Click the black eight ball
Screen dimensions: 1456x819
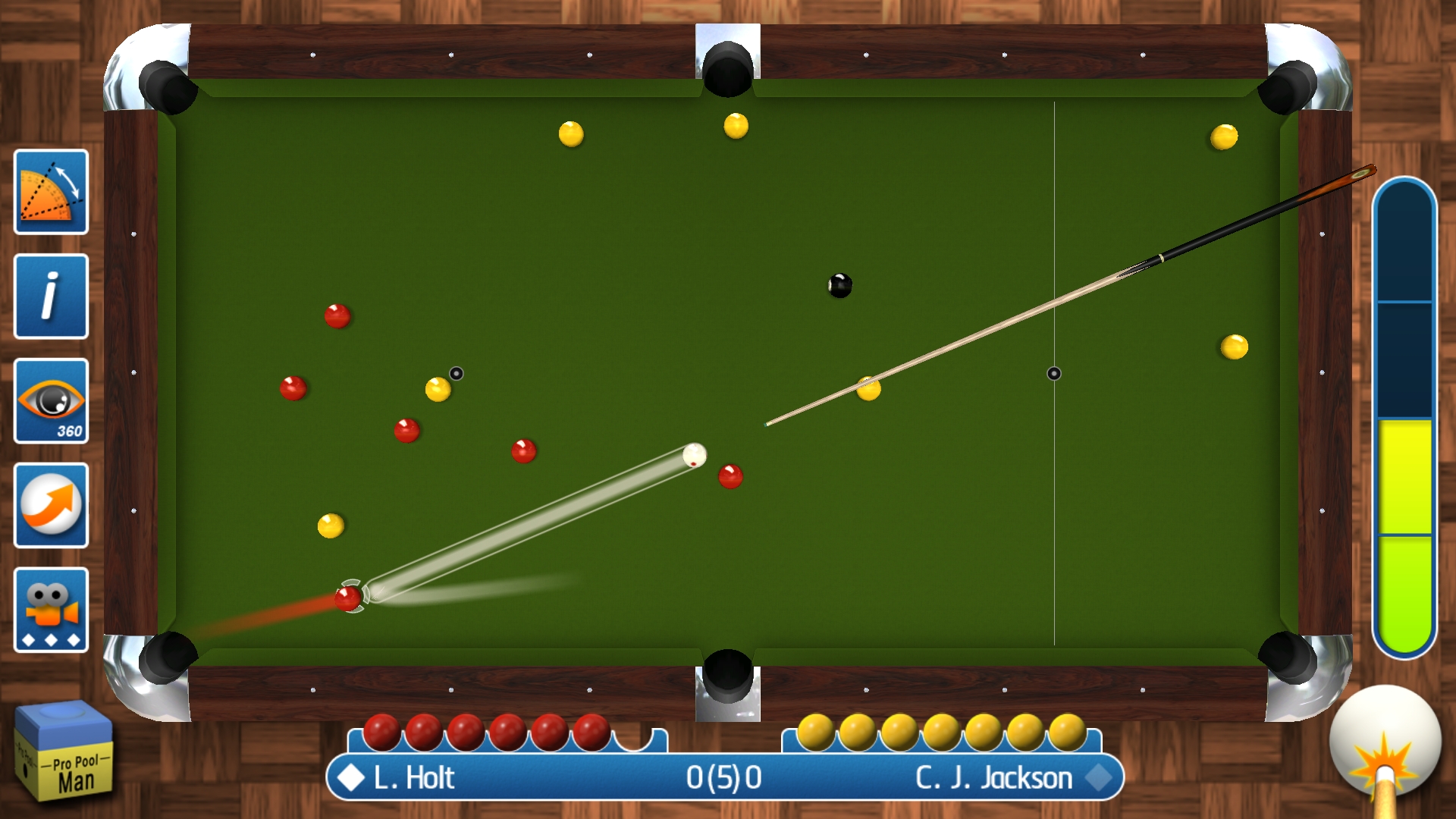point(840,287)
